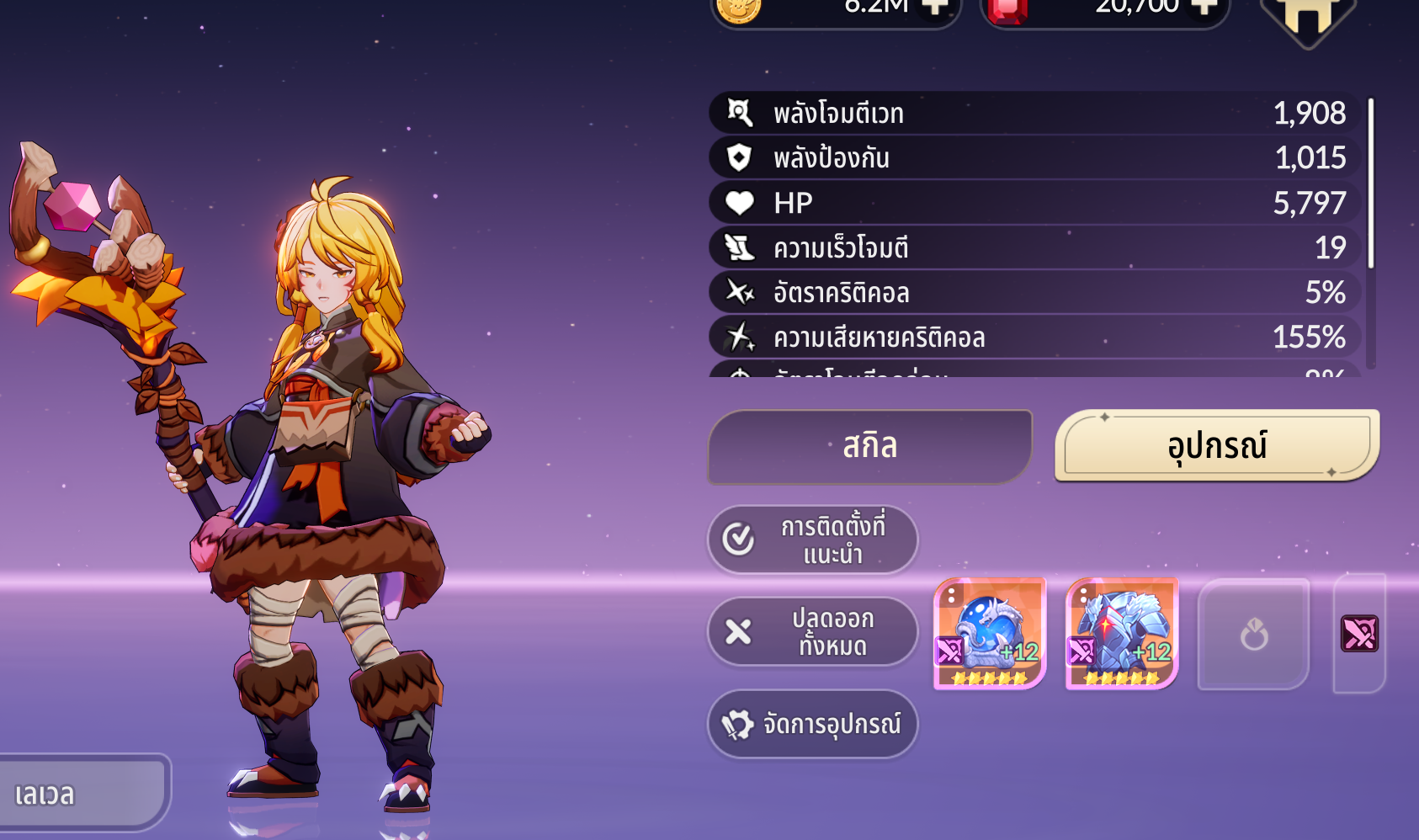The height and width of the screenshot is (840, 1419).
Task: Add more red gems with plus button
Action: [1204, 8]
